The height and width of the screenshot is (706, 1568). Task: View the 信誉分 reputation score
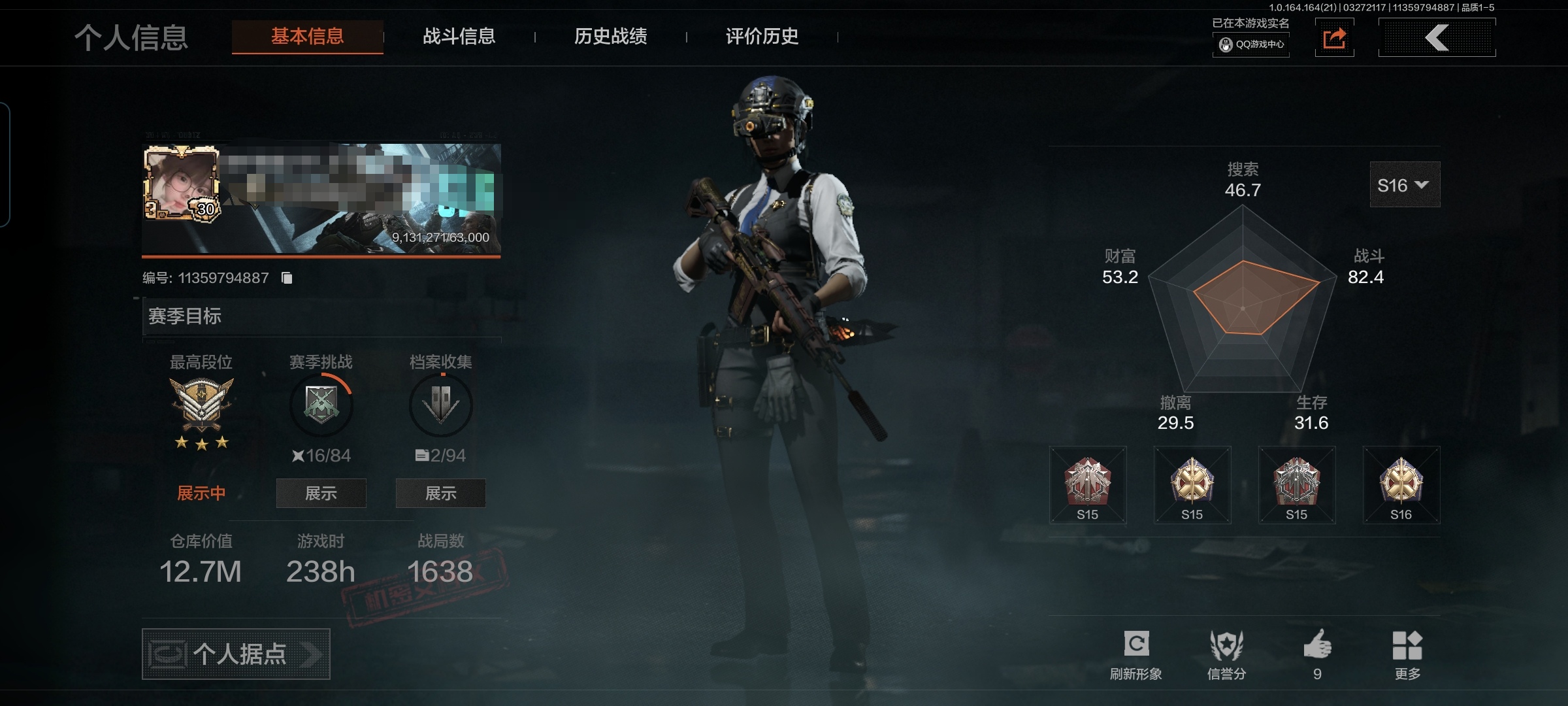pyautogui.click(x=1226, y=654)
